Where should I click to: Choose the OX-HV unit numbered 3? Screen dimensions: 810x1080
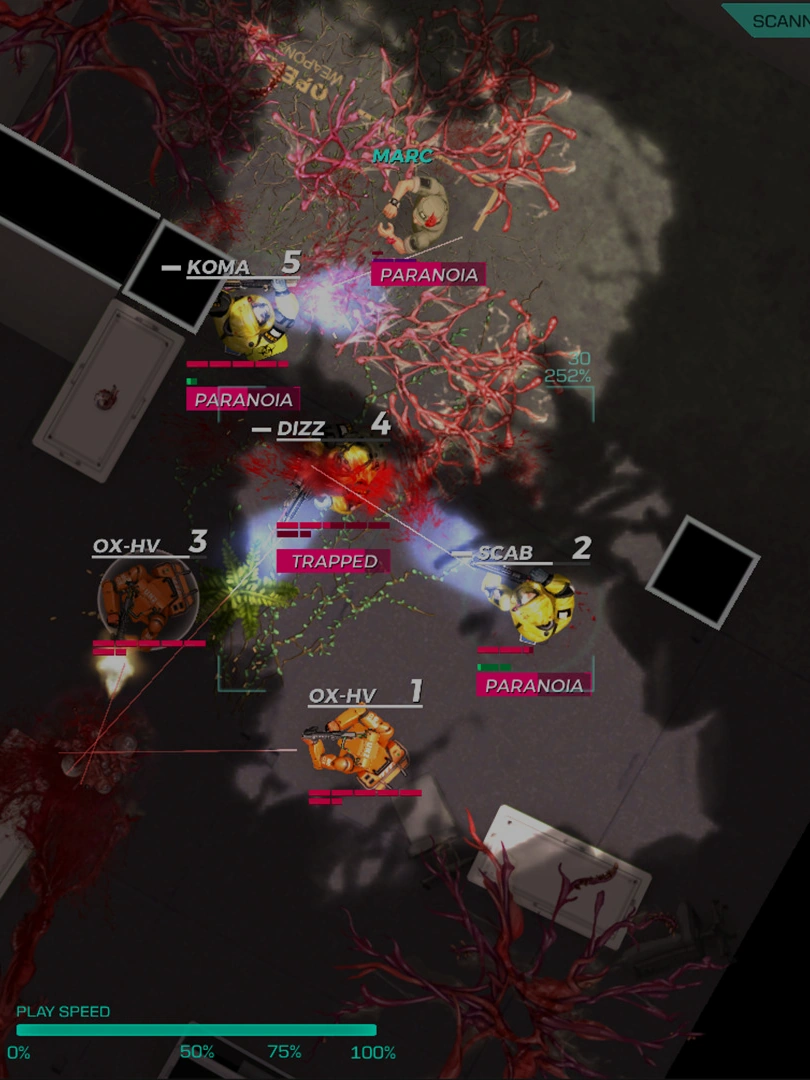click(x=146, y=598)
